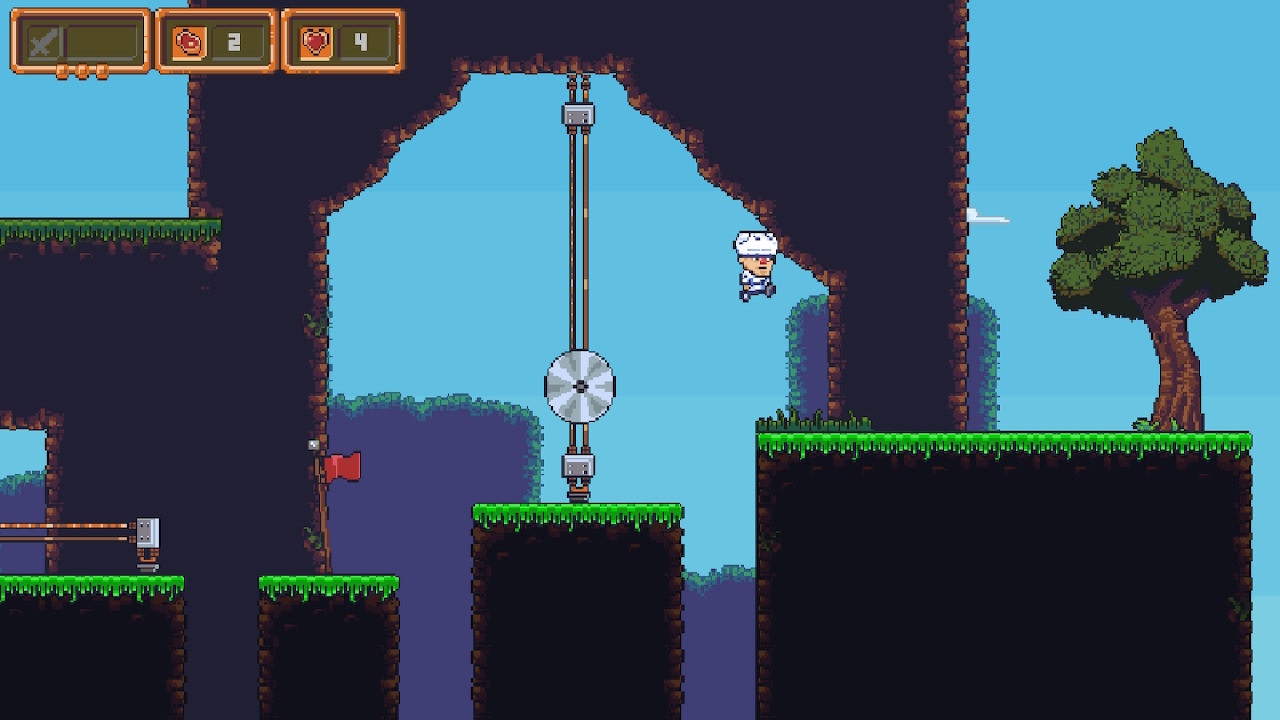Click the heart icon showing health
The image size is (1280, 720).
317,41
